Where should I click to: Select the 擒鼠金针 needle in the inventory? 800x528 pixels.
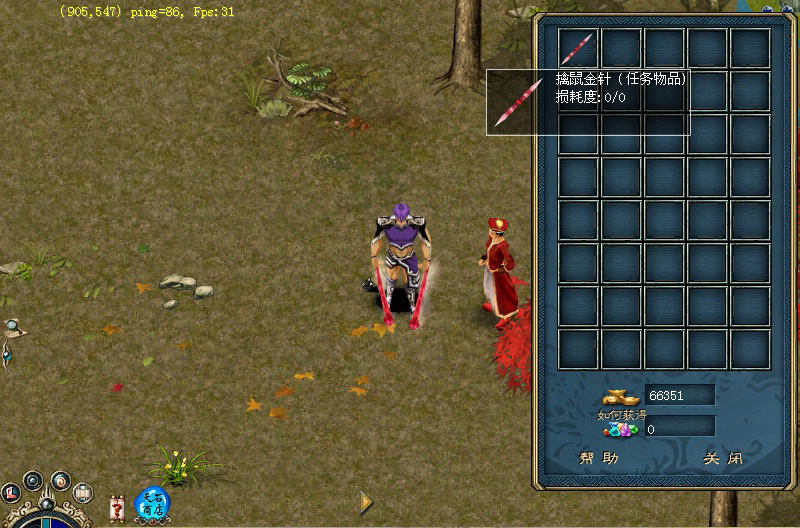point(578,48)
